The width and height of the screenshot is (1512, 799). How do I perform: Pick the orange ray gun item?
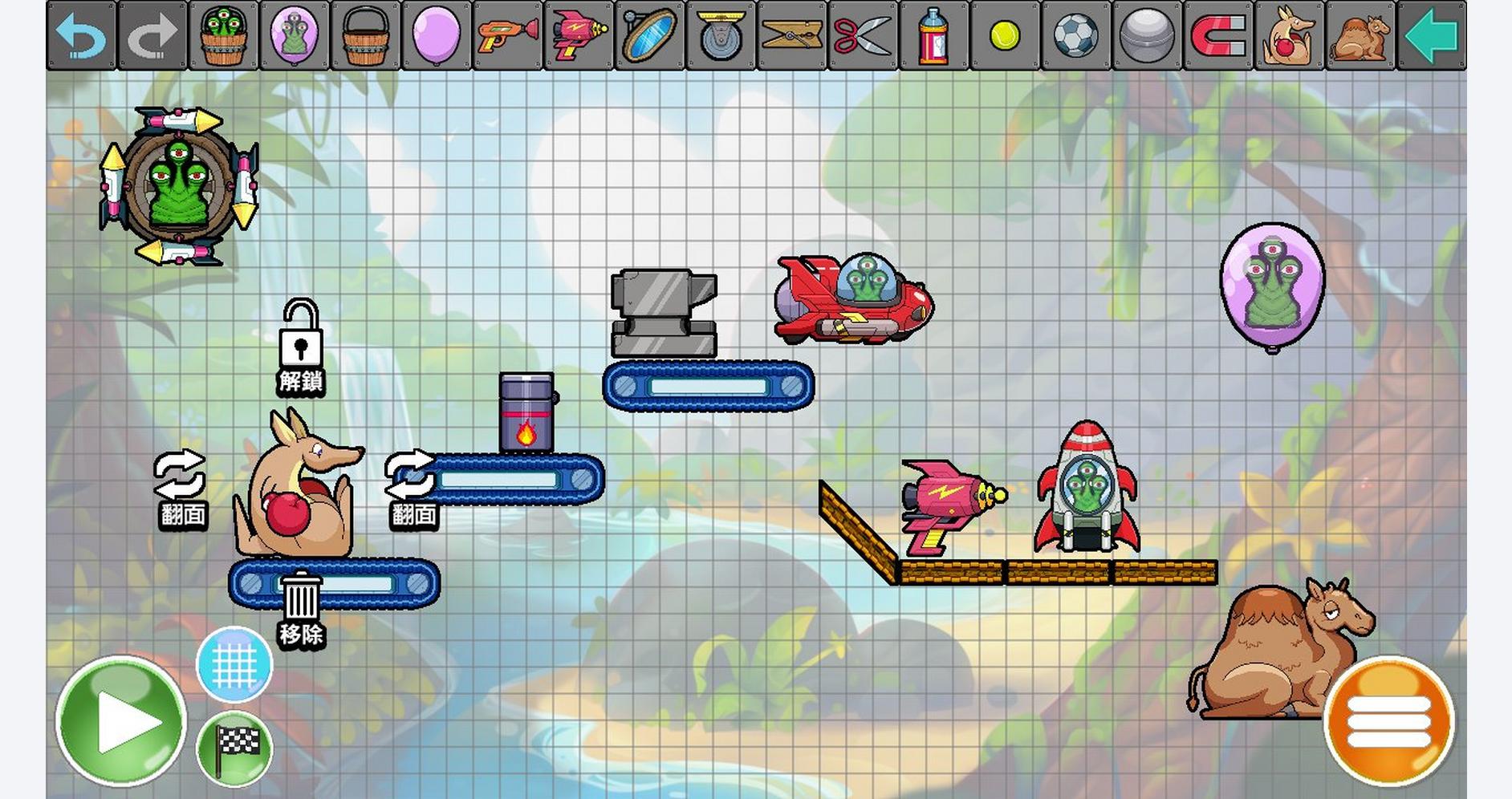point(507,36)
